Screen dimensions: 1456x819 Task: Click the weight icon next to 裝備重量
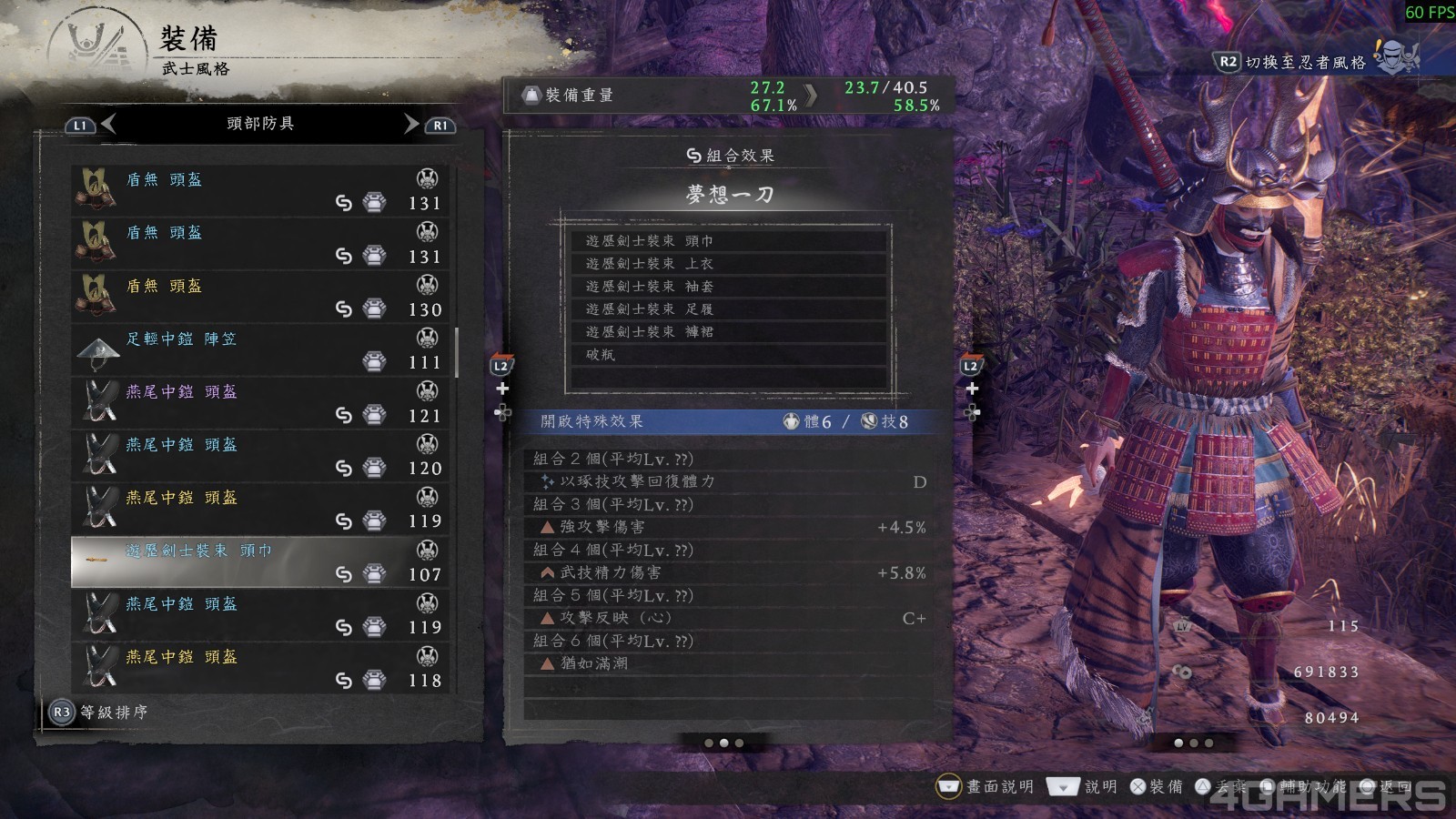[x=532, y=94]
